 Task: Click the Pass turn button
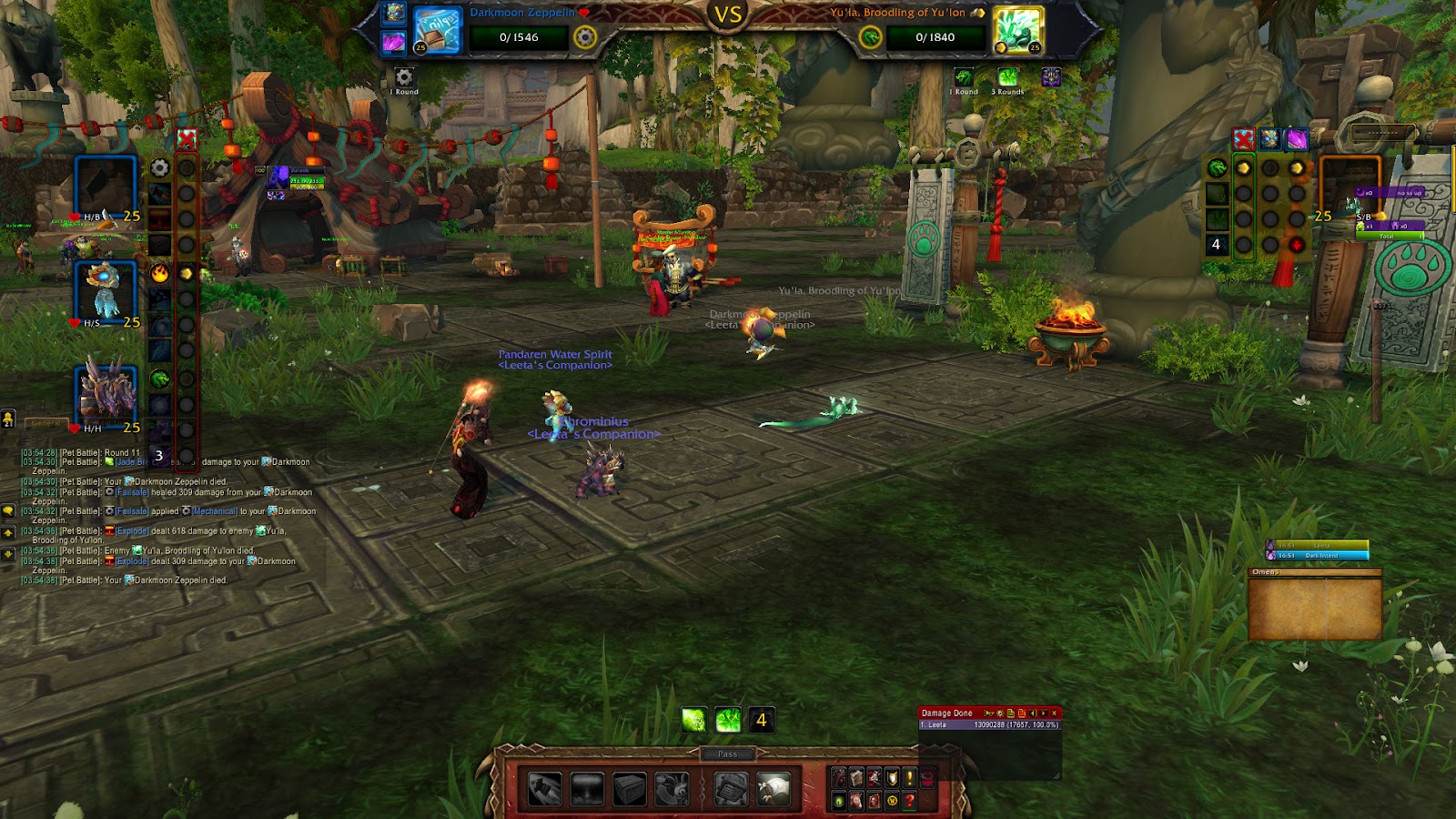point(727,753)
